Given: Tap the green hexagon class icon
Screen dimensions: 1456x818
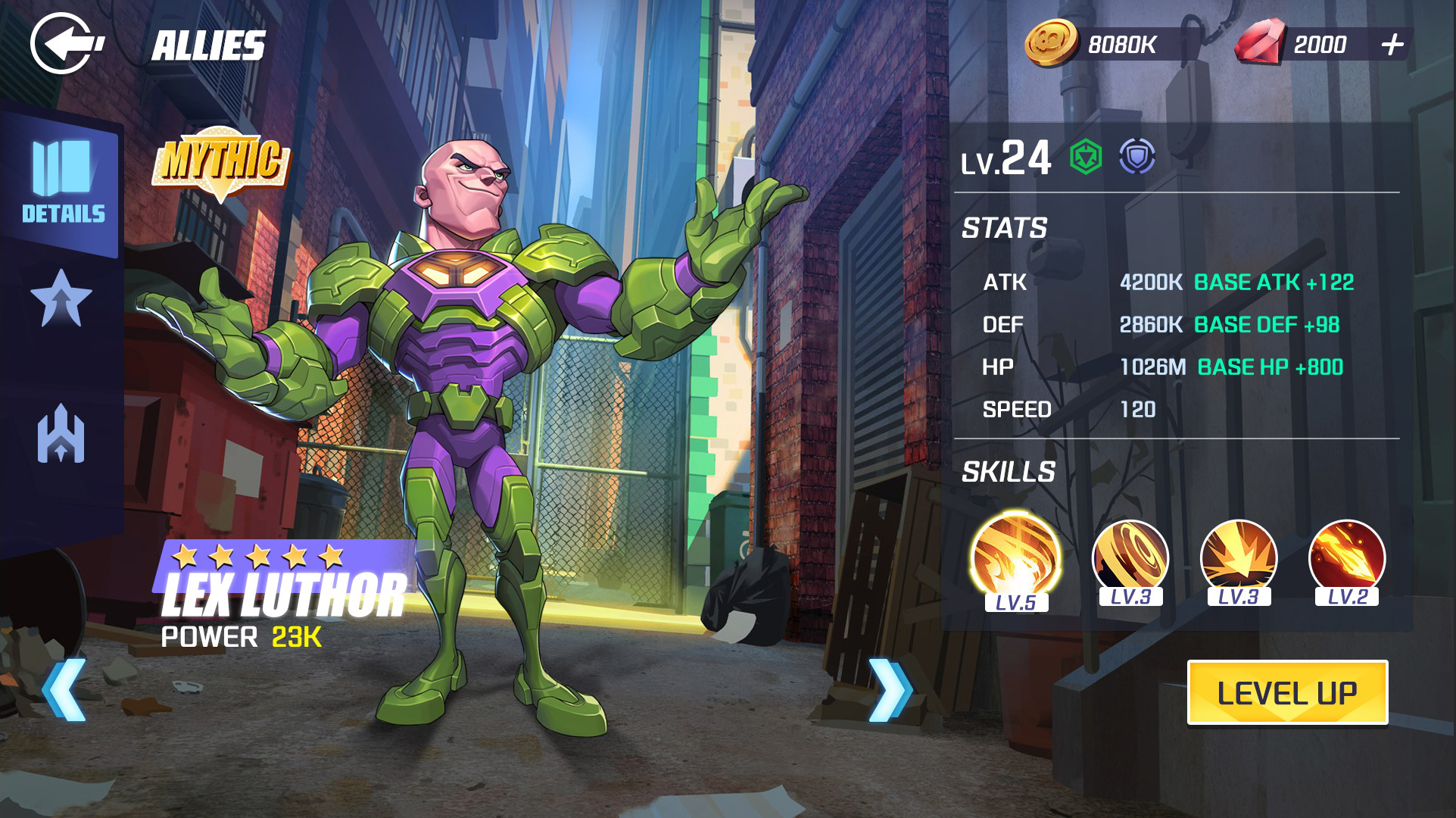Looking at the screenshot, I should pyautogui.click(x=1086, y=158).
